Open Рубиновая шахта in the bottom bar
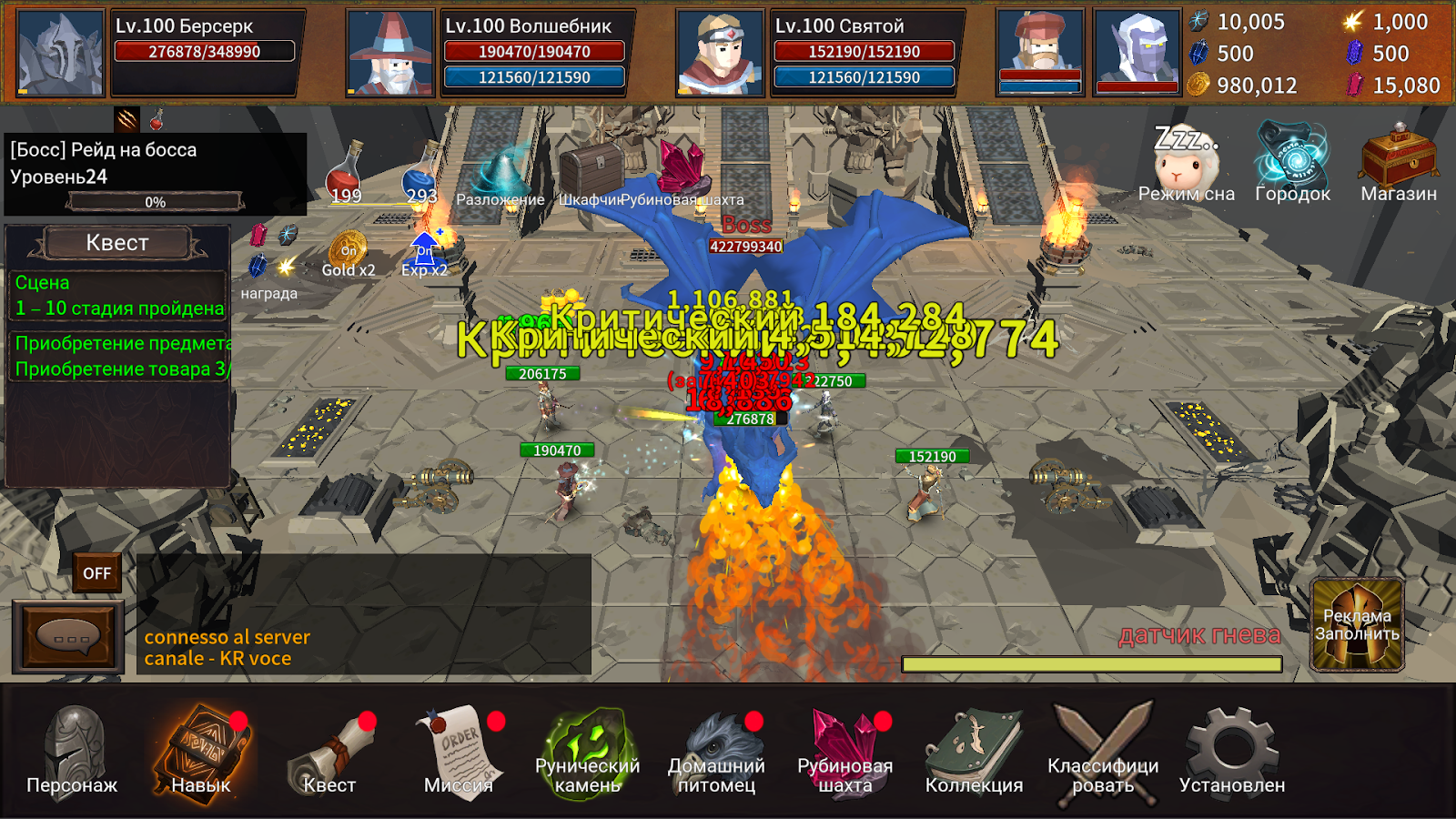The width and height of the screenshot is (1456, 819). click(x=845, y=753)
